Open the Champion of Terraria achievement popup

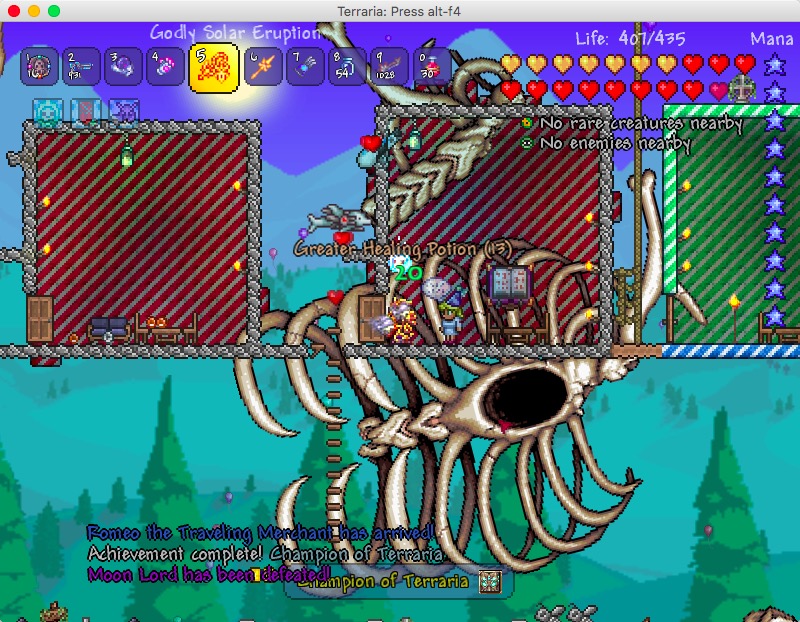(399, 582)
